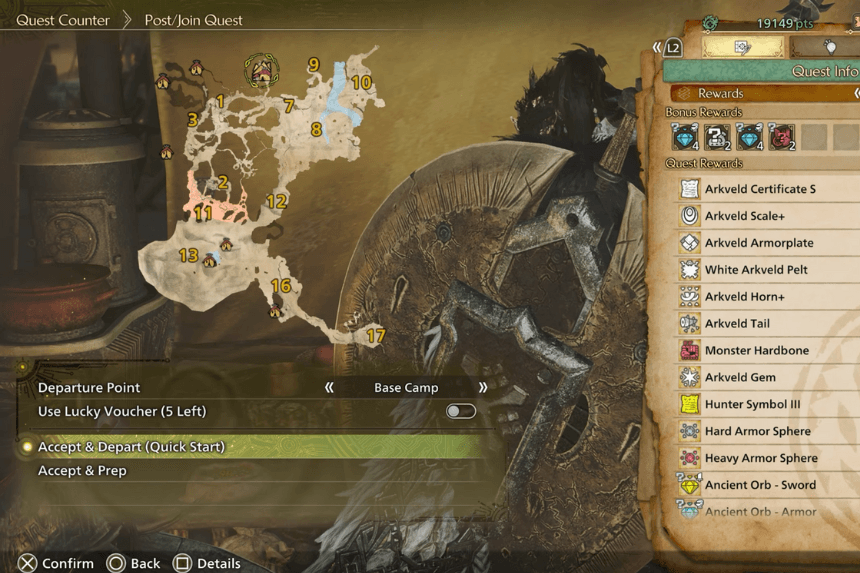The image size is (860, 573).
Task: Select the Arkveld Certificate S reward
Action: [759, 189]
